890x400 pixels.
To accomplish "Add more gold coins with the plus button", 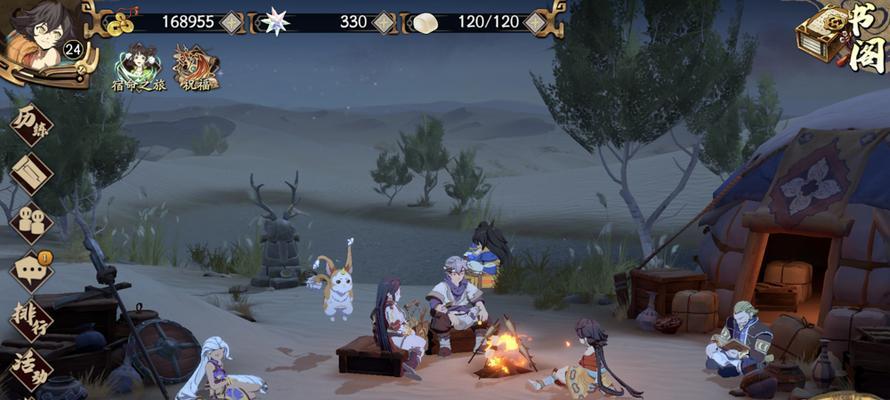I will tap(232, 21).
